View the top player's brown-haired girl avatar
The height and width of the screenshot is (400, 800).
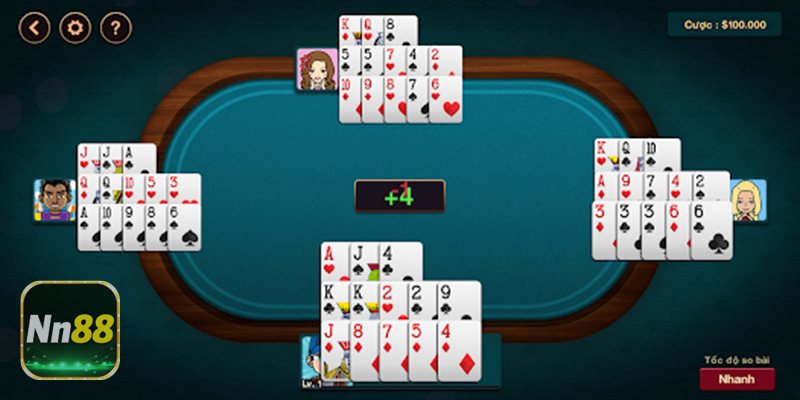[x=316, y=69]
